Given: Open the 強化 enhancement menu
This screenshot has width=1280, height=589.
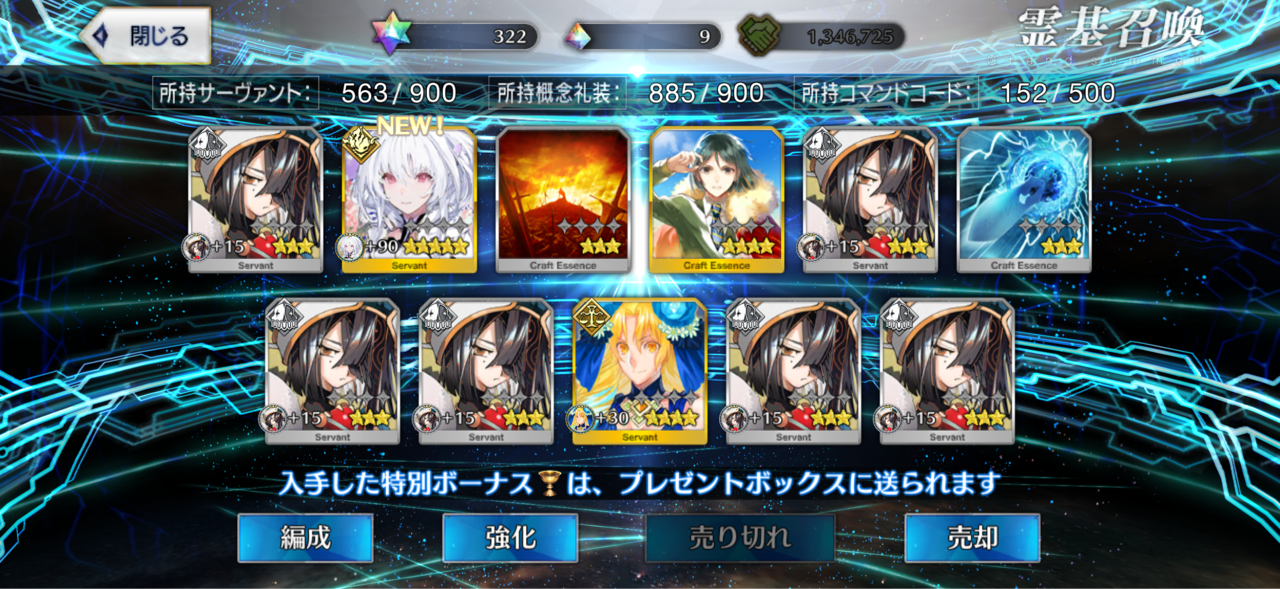Looking at the screenshot, I should 510,538.
